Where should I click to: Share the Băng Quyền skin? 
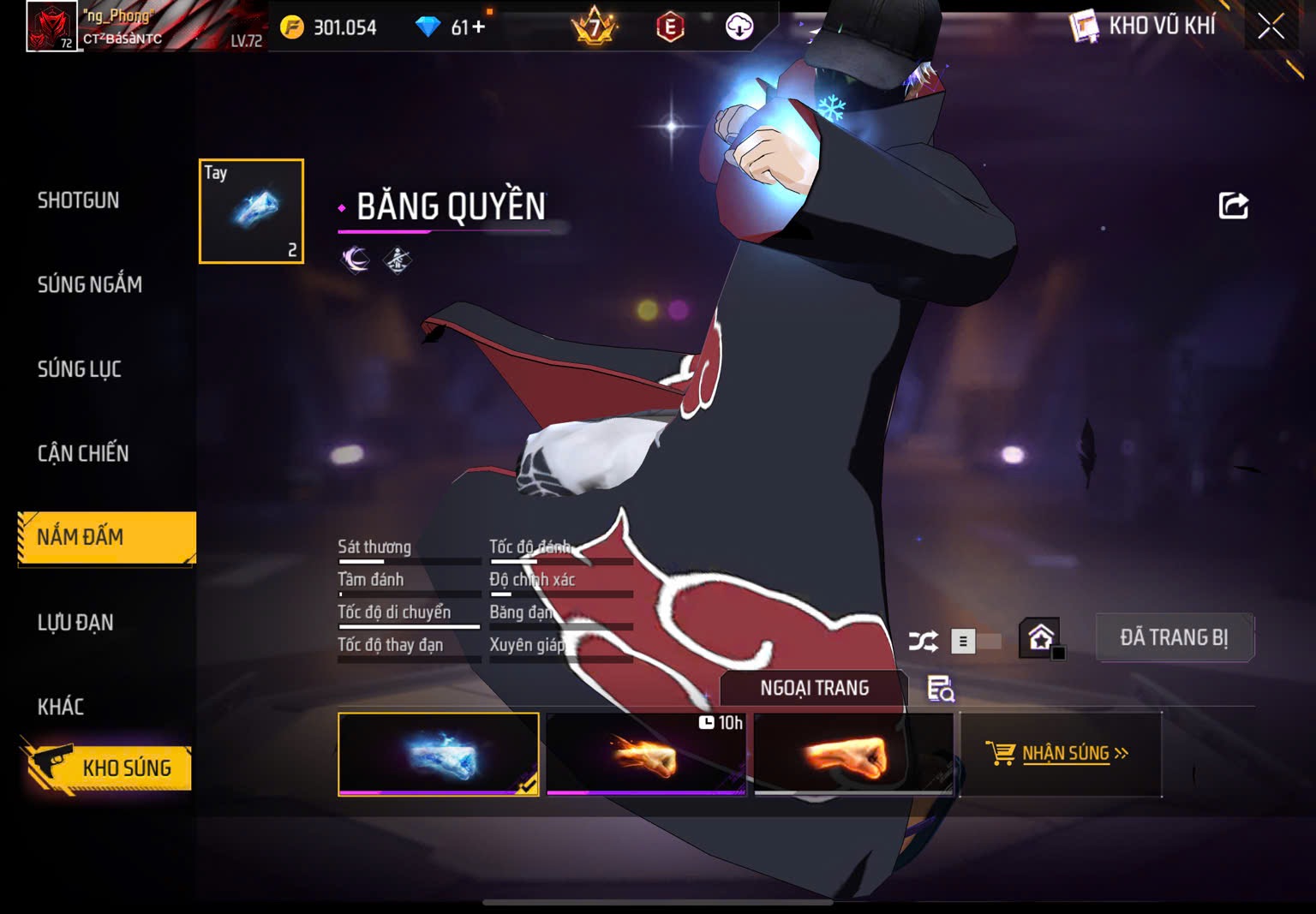(1233, 206)
